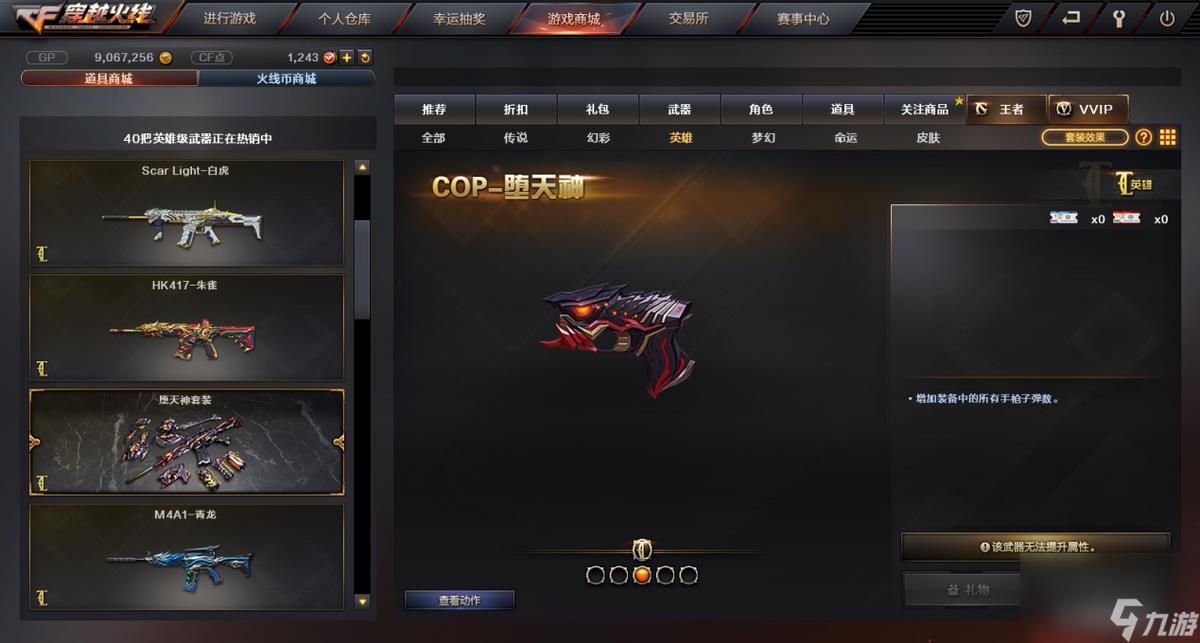Select the 道具商城 tab
Viewport: 1200px width, 643px height.
point(109,78)
